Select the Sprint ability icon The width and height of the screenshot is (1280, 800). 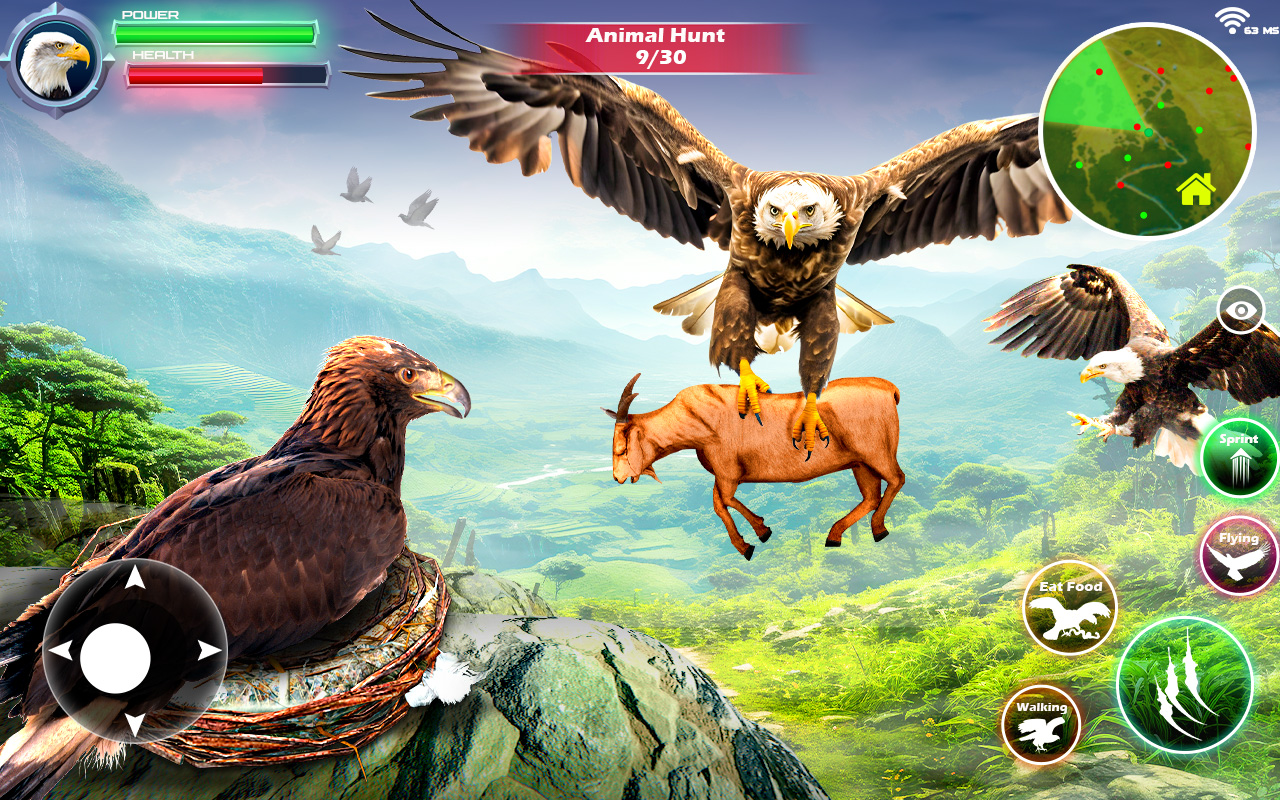(x=1237, y=458)
